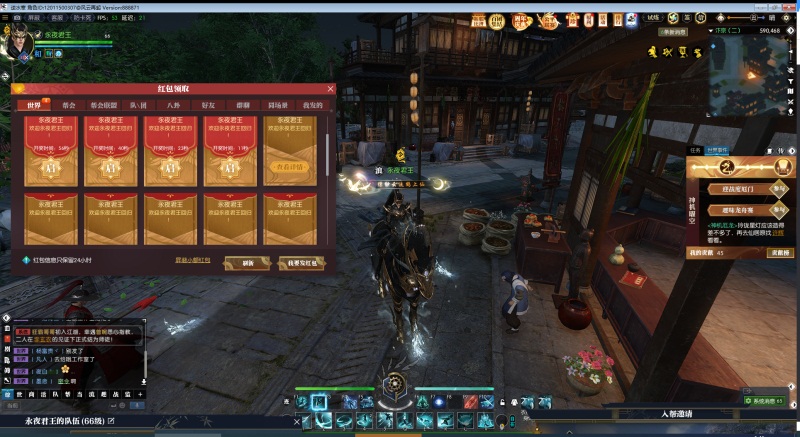Open the 试炼 button in top bar
800x437 pixels.
654,17
